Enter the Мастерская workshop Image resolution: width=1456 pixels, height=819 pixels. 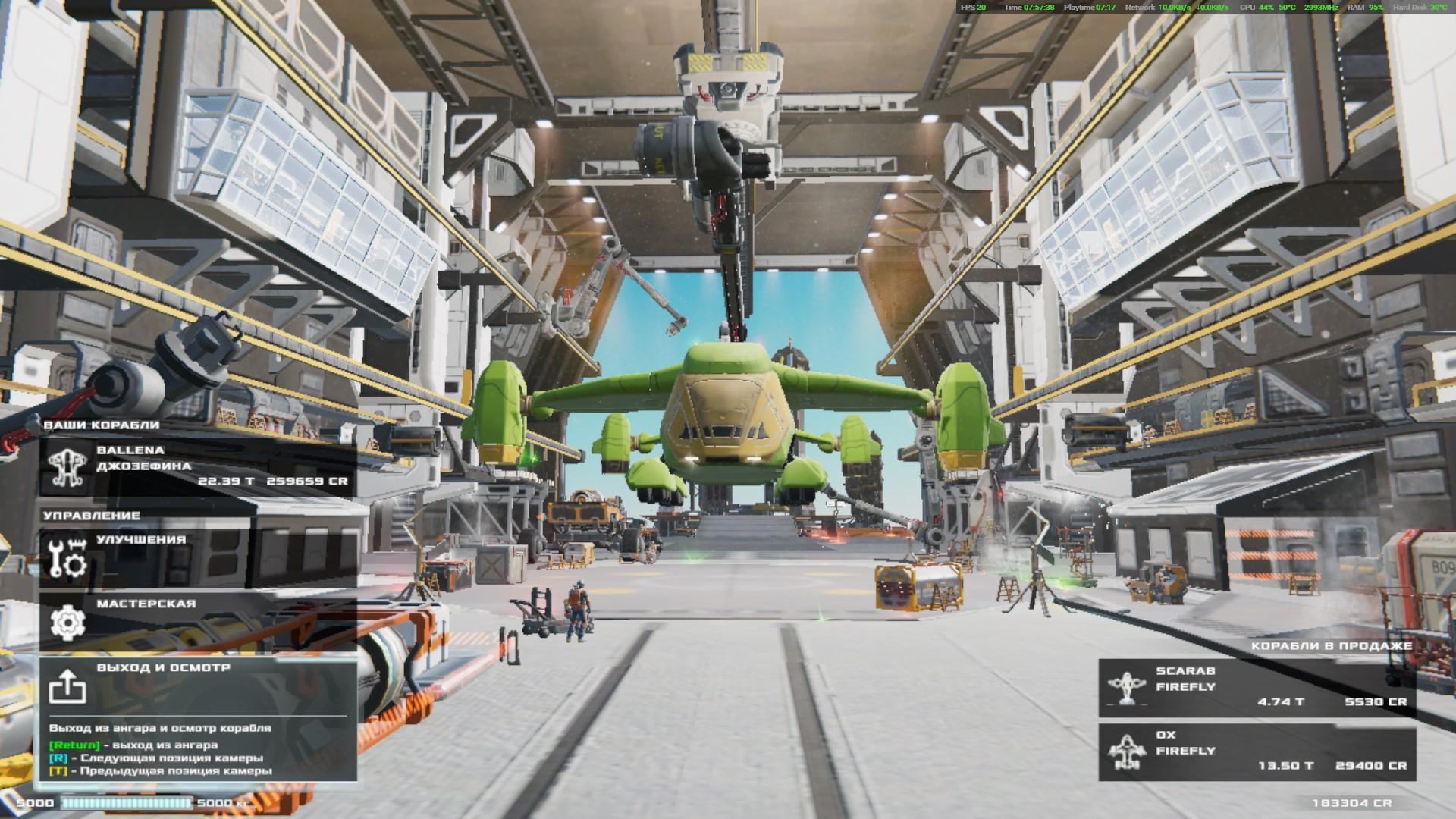(x=198, y=622)
